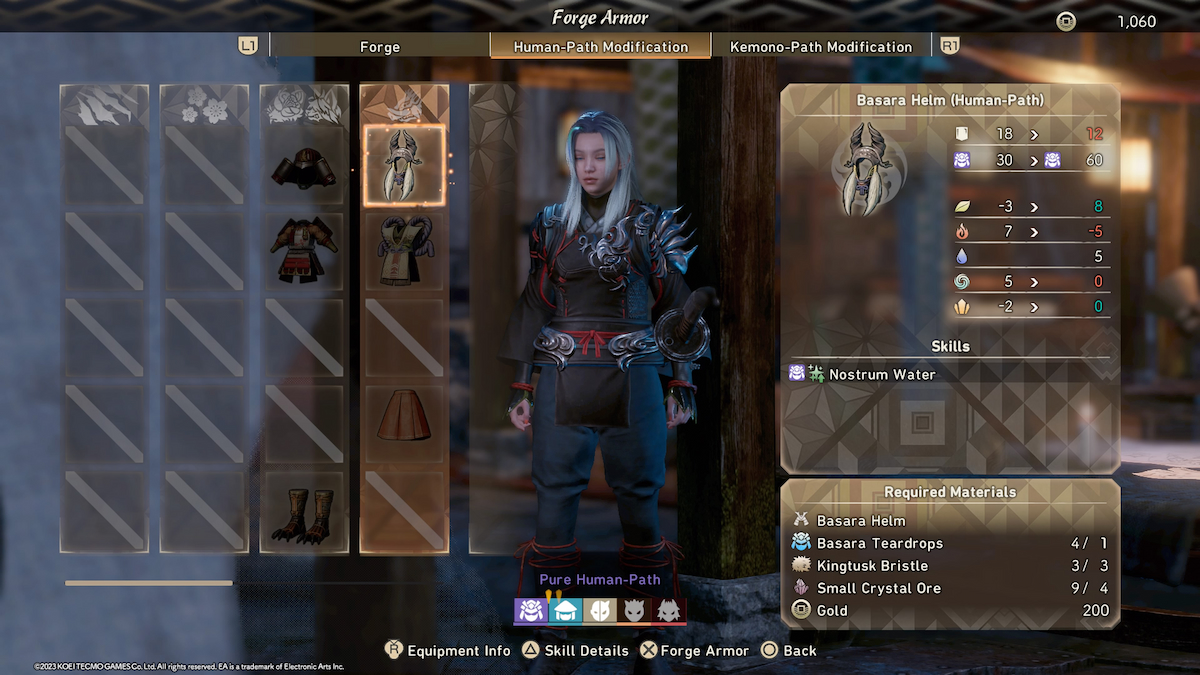Select the claw-mark column header
Screen dimensions: 1200x675
[x=104, y=104]
